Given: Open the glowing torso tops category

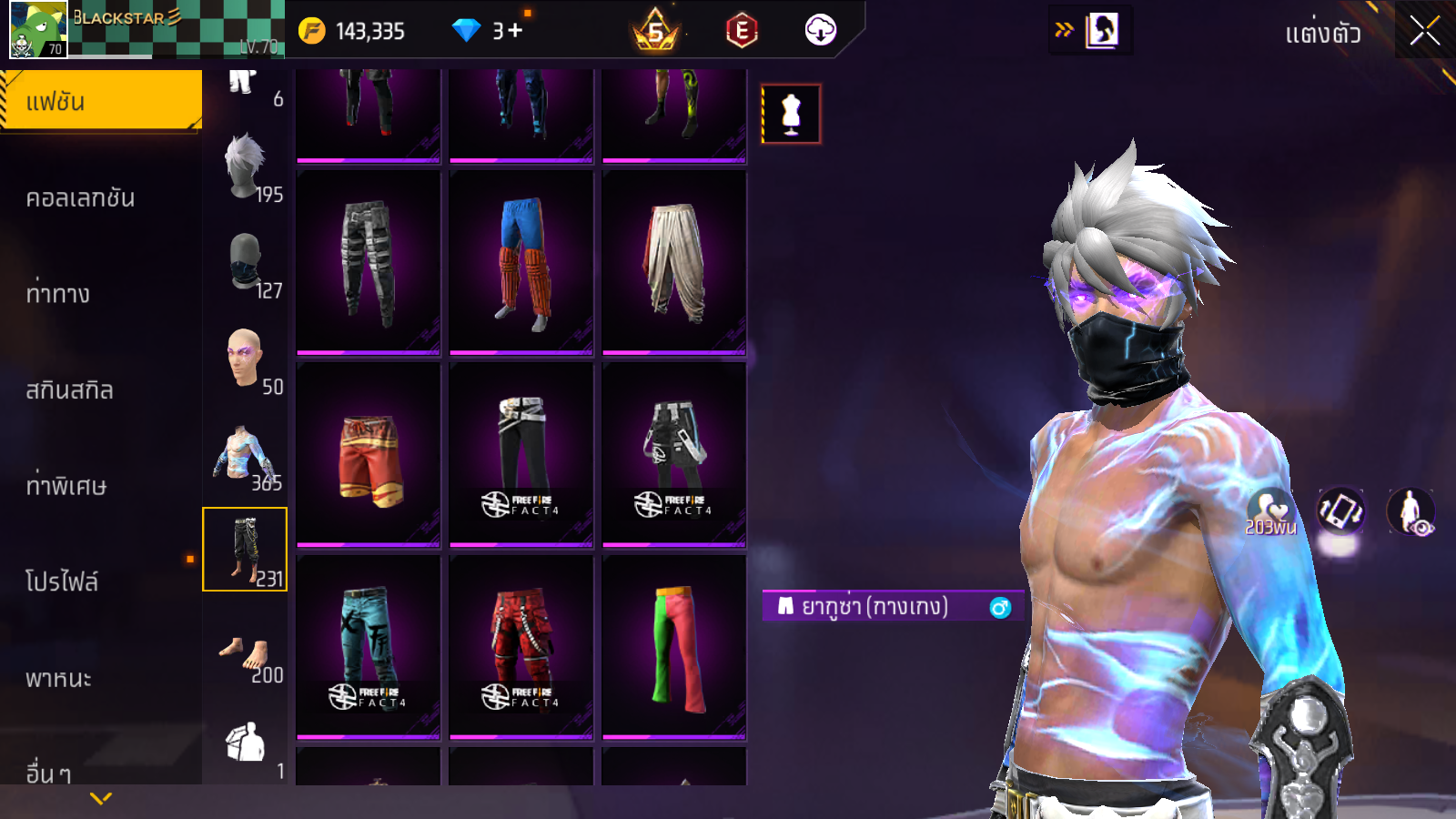Looking at the screenshot, I should 245,454.
